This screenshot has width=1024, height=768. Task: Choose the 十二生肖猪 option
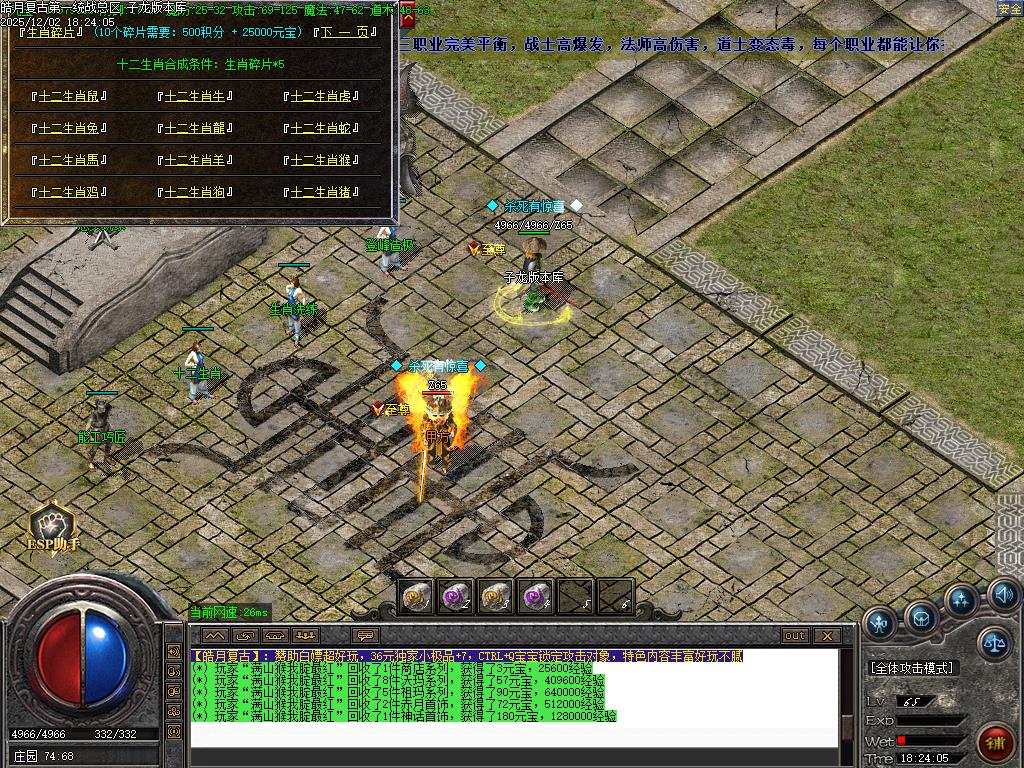[x=321, y=192]
